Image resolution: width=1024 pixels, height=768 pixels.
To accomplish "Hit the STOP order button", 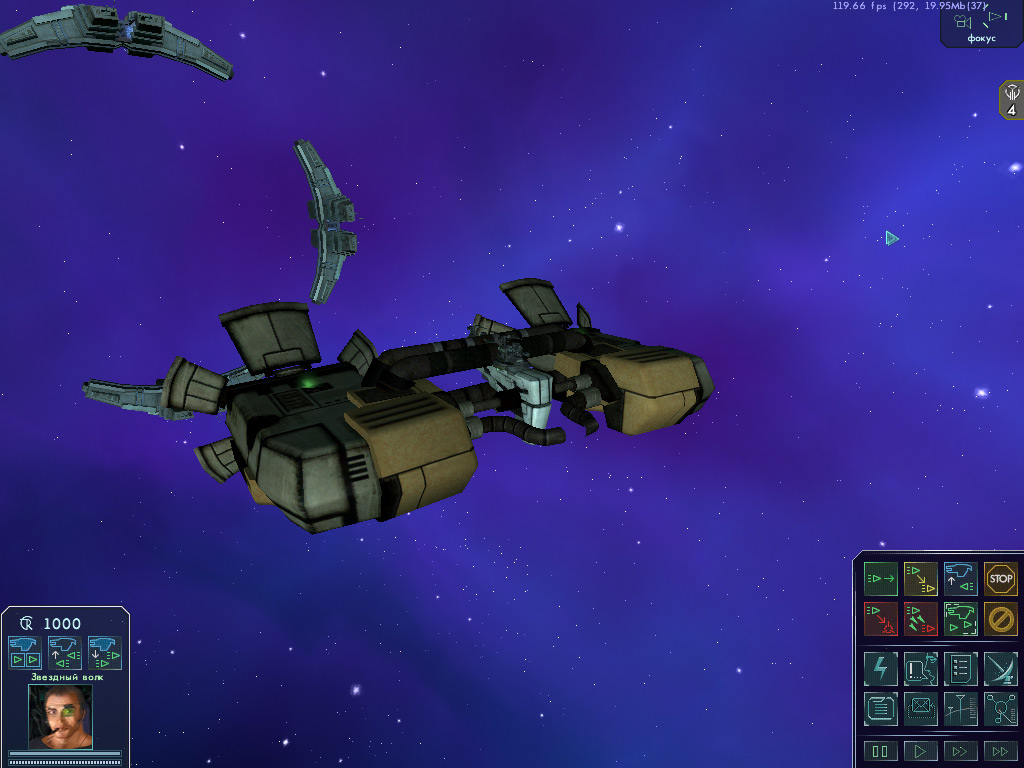I will (1000, 579).
